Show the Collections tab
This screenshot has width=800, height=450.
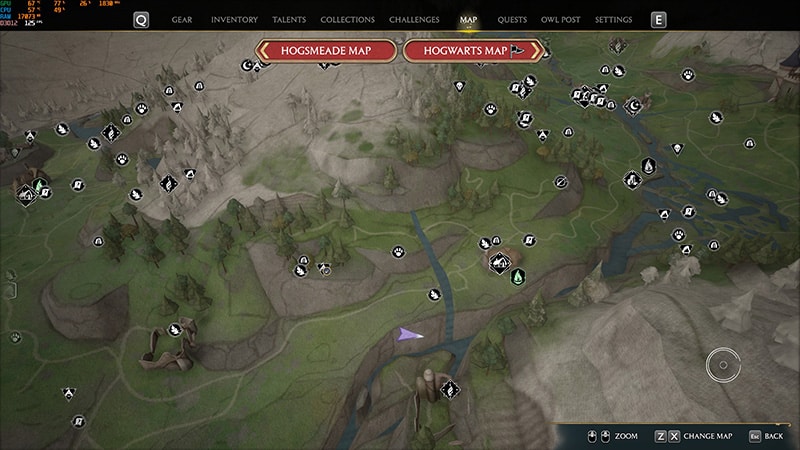point(347,20)
